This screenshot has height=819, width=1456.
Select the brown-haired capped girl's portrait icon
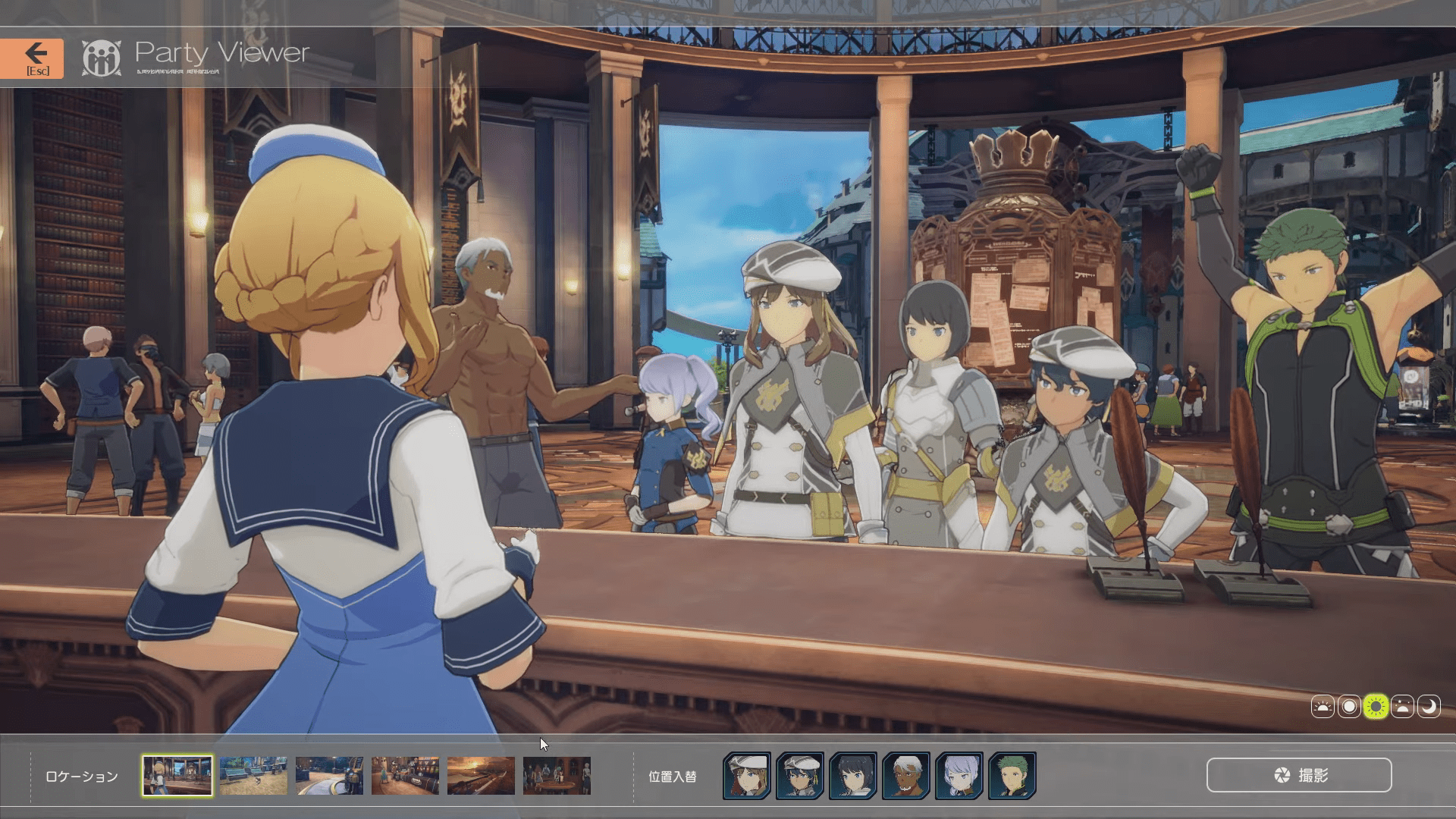tap(747, 775)
